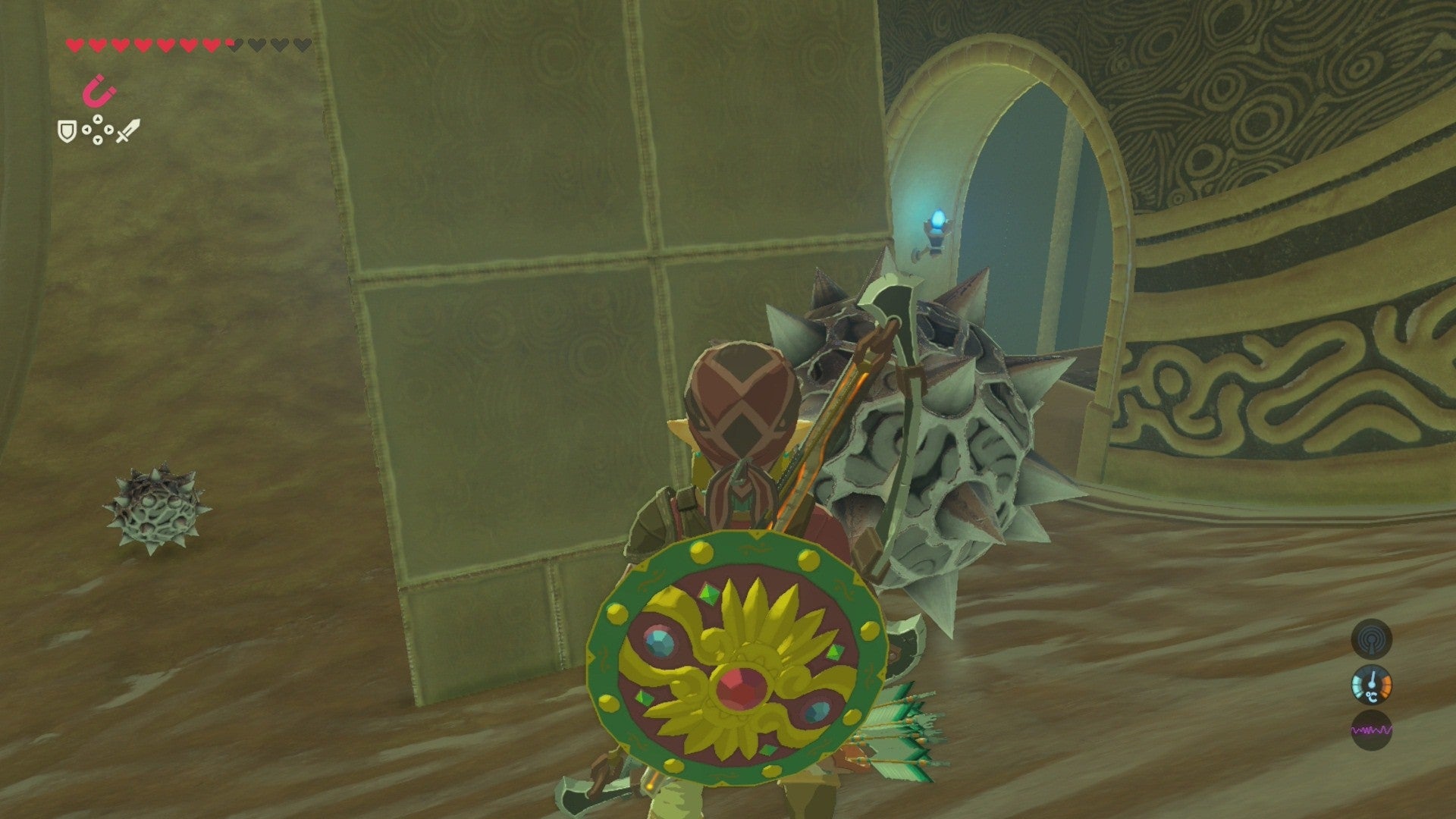Click the orange zone of the temperature dial
This screenshot has height=819, width=1456.
(x=1385, y=685)
